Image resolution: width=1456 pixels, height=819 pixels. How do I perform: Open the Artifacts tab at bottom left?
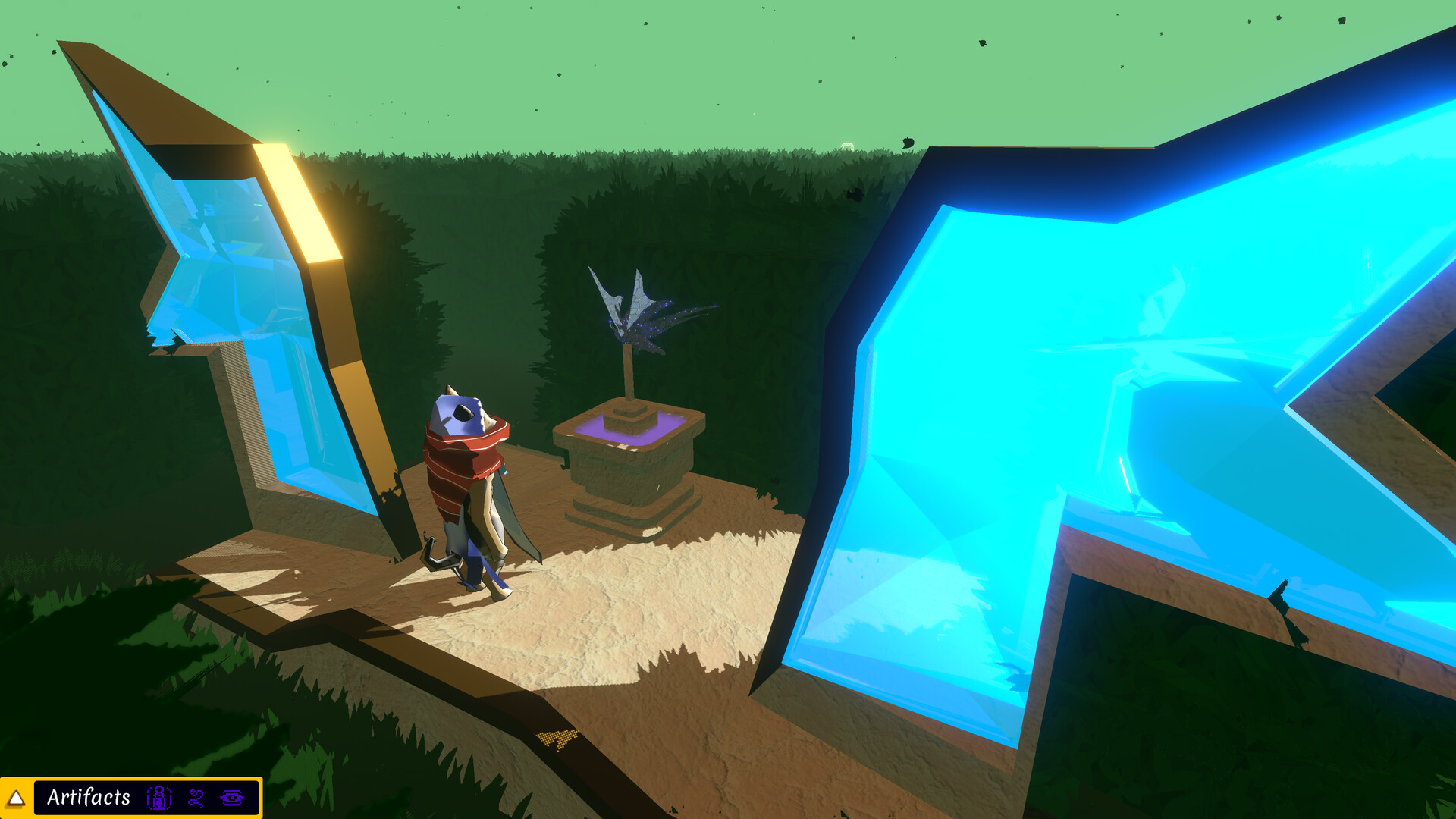(x=87, y=797)
